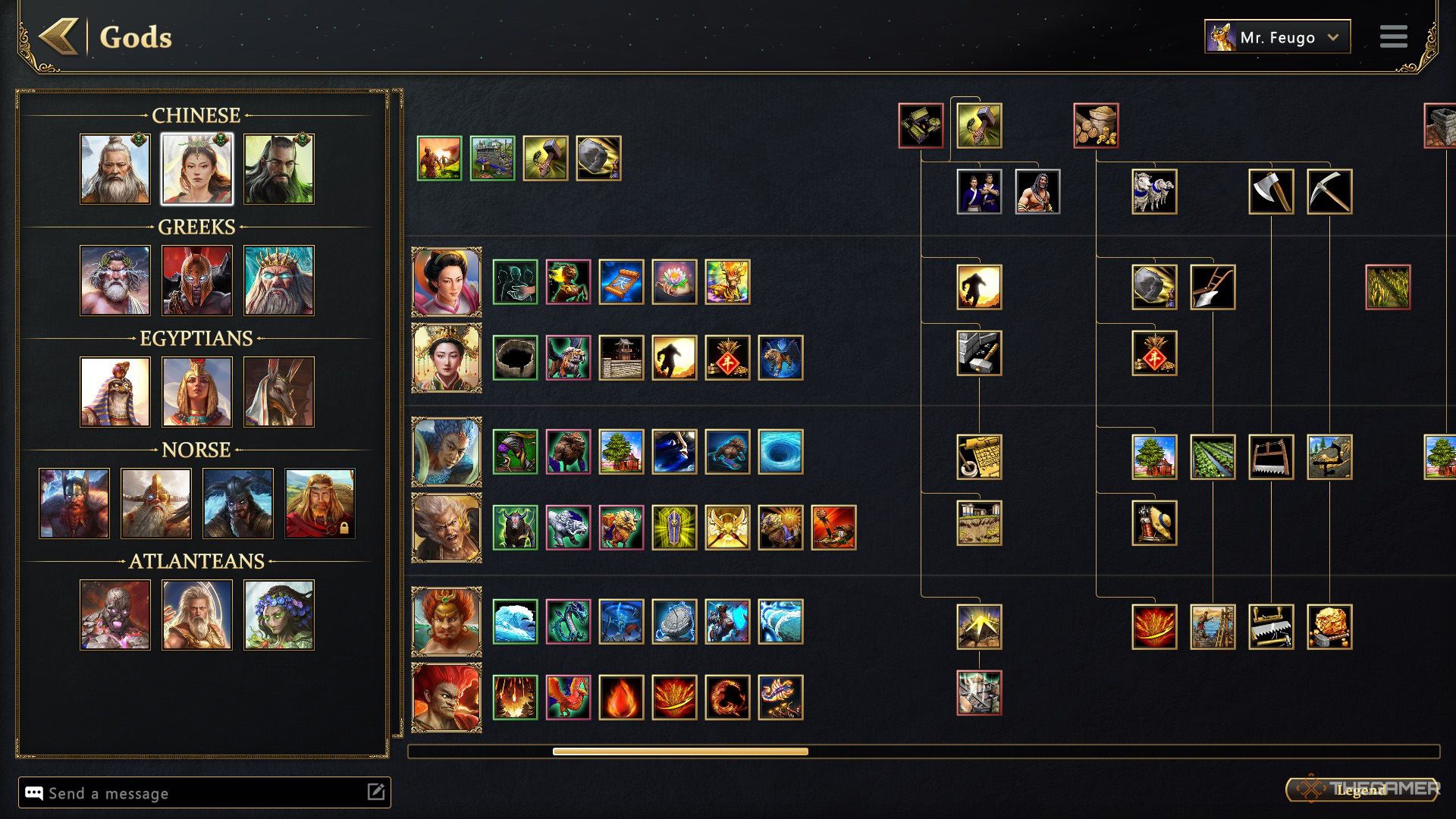The width and height of the screenshot is (1456, 819).
Task: Click the gold sack economy technology icon
Action: point(1095,125)
